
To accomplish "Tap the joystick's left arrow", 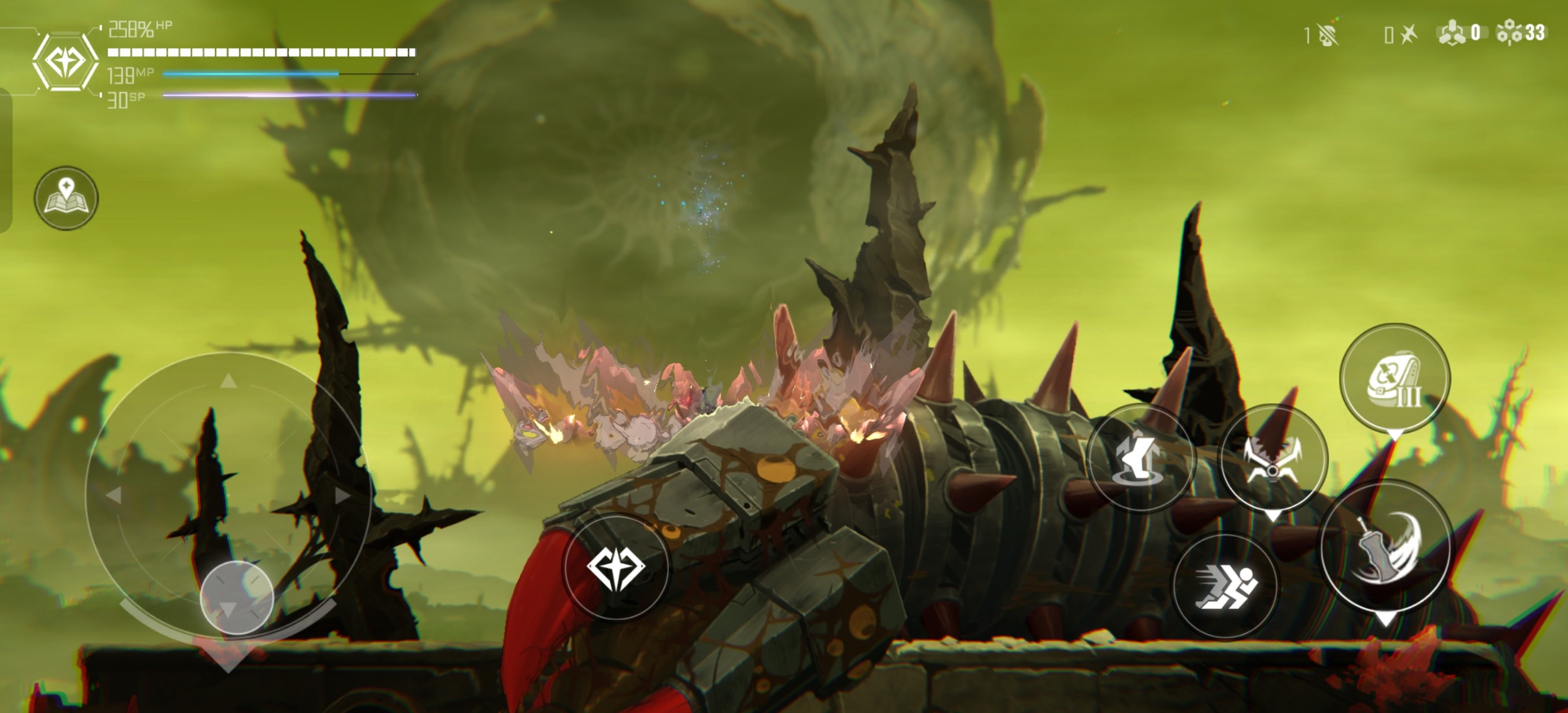I will click(113, 496).
